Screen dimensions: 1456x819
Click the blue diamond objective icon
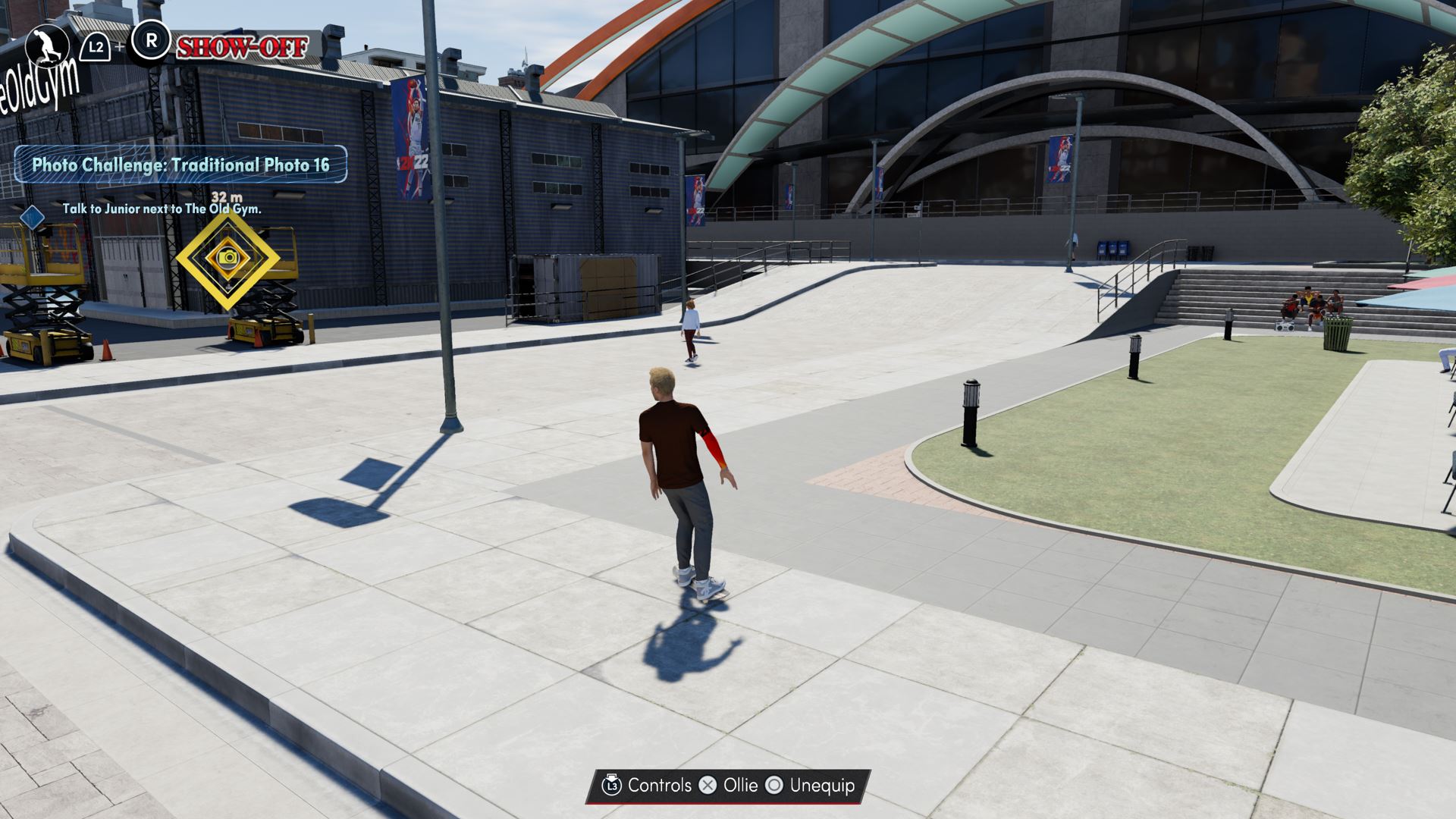click(33, 218)
